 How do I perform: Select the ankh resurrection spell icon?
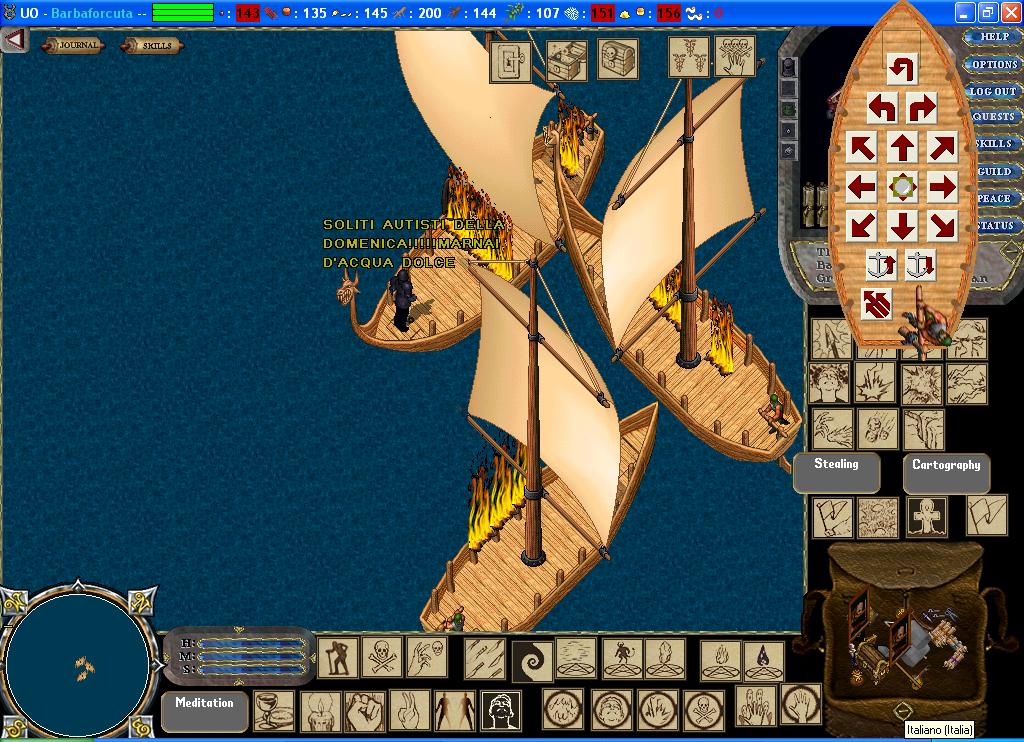[926, 516]
